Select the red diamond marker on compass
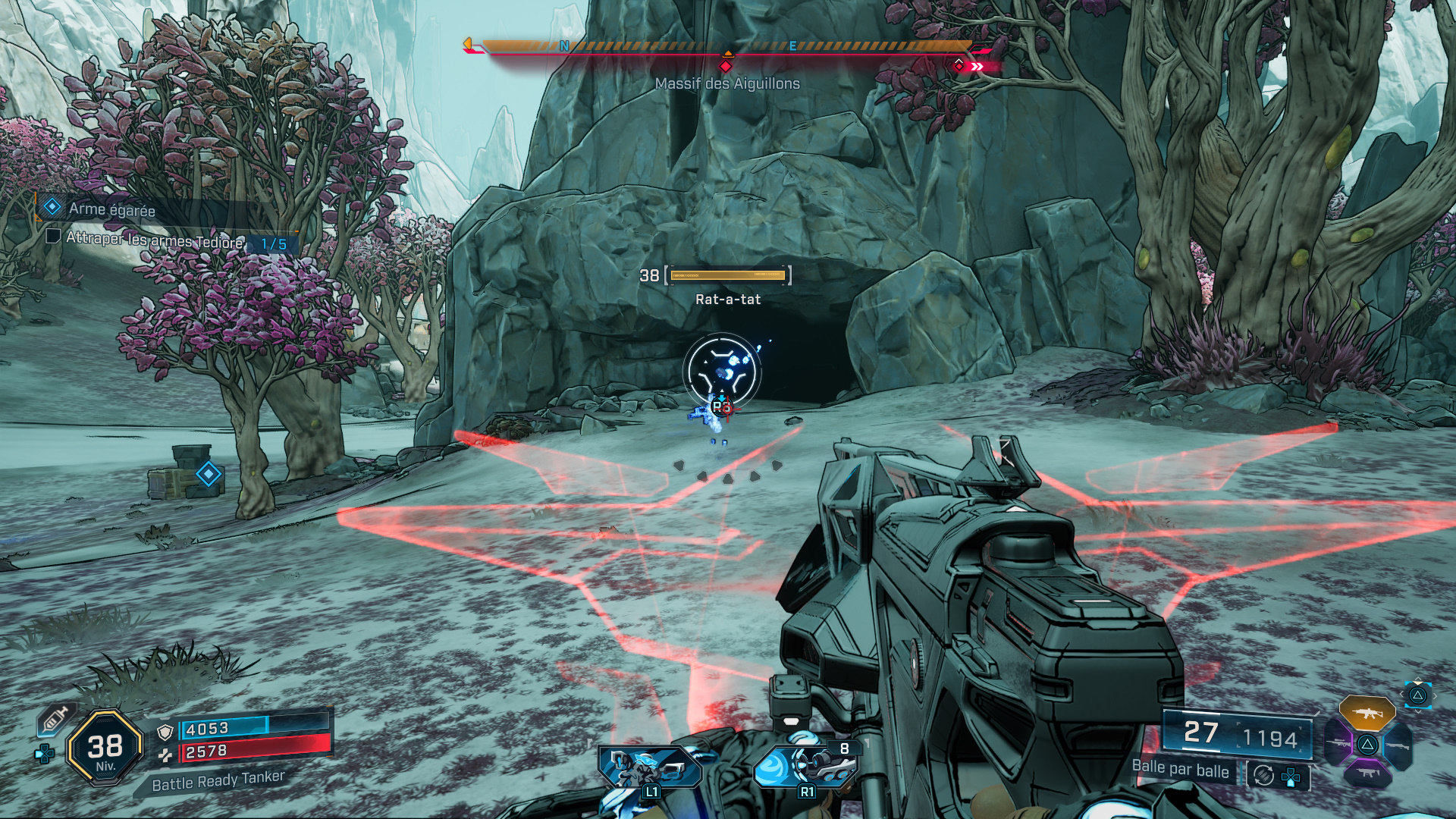 [726, 67]
